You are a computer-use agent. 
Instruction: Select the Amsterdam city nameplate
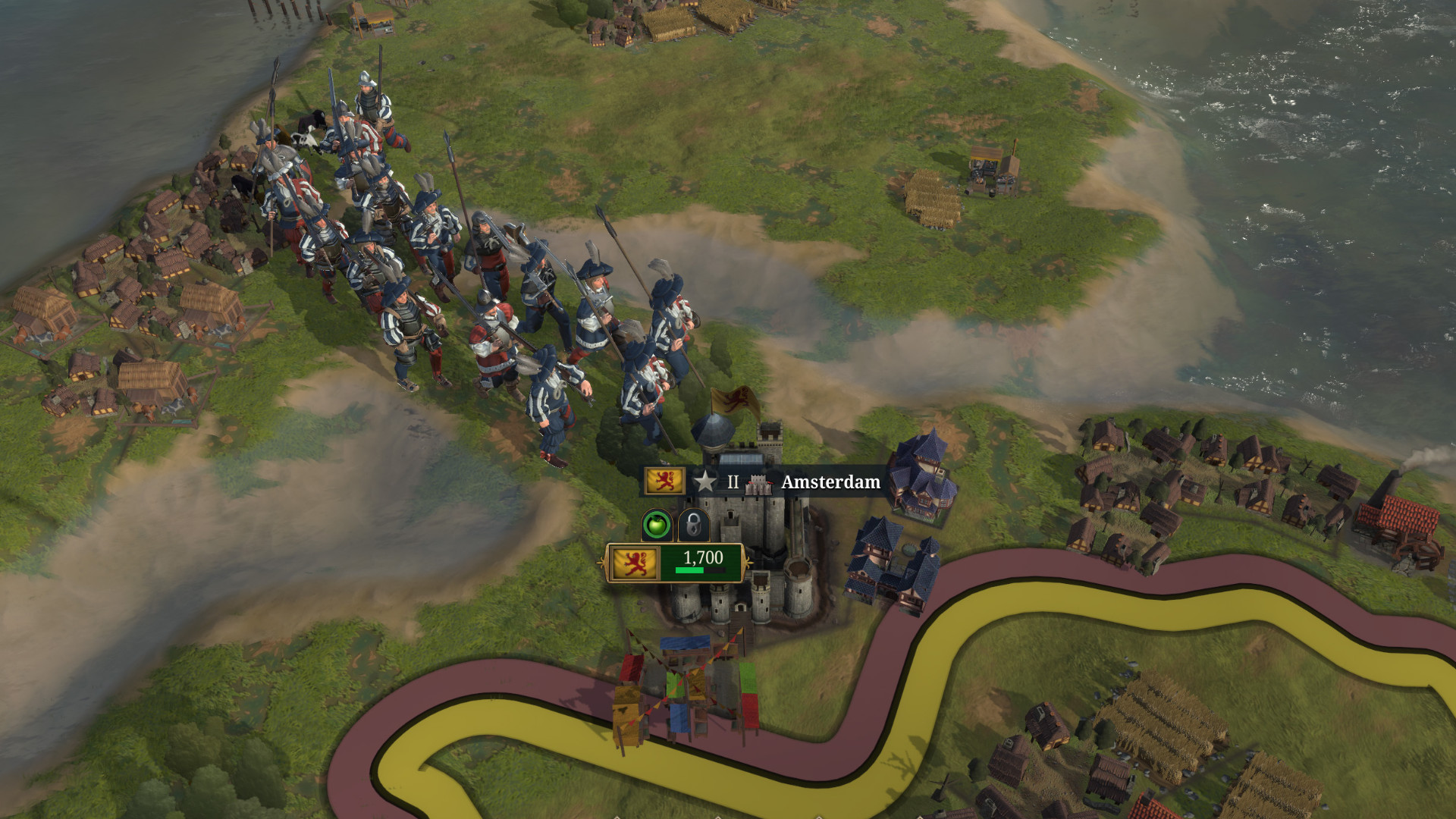pyautogui.click(x=830, y=482)
